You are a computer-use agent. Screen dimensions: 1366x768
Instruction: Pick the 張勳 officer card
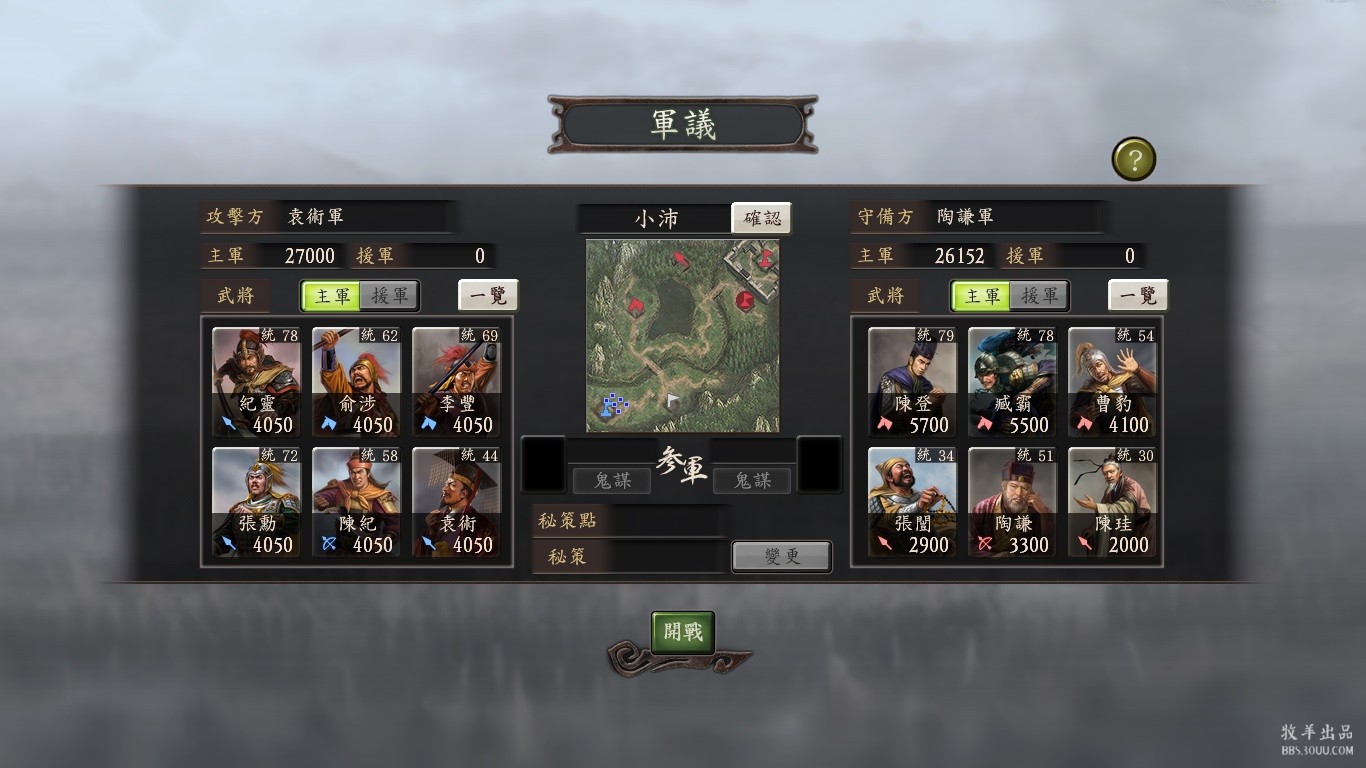pos(257,502)
